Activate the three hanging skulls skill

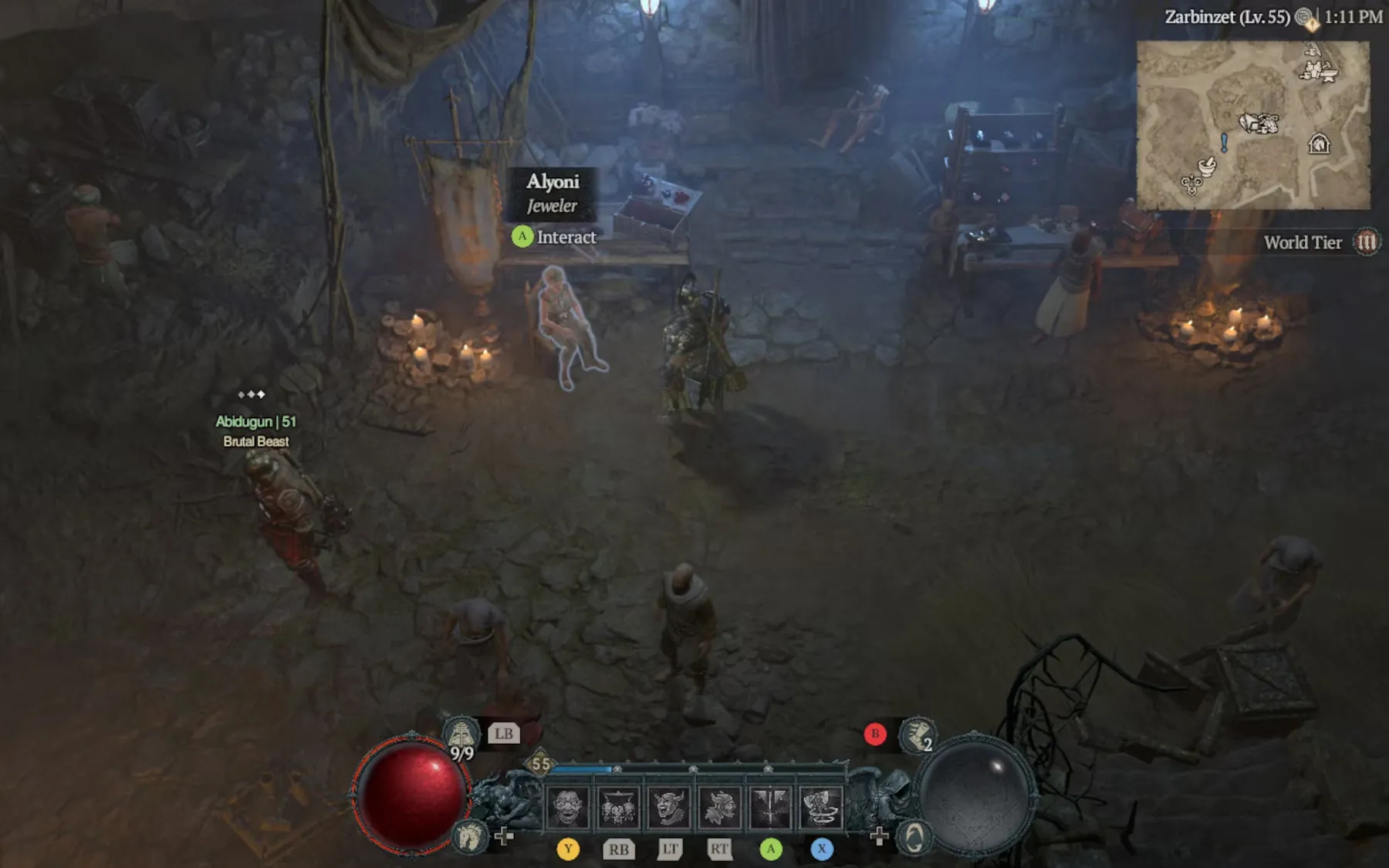coord(618,808)
